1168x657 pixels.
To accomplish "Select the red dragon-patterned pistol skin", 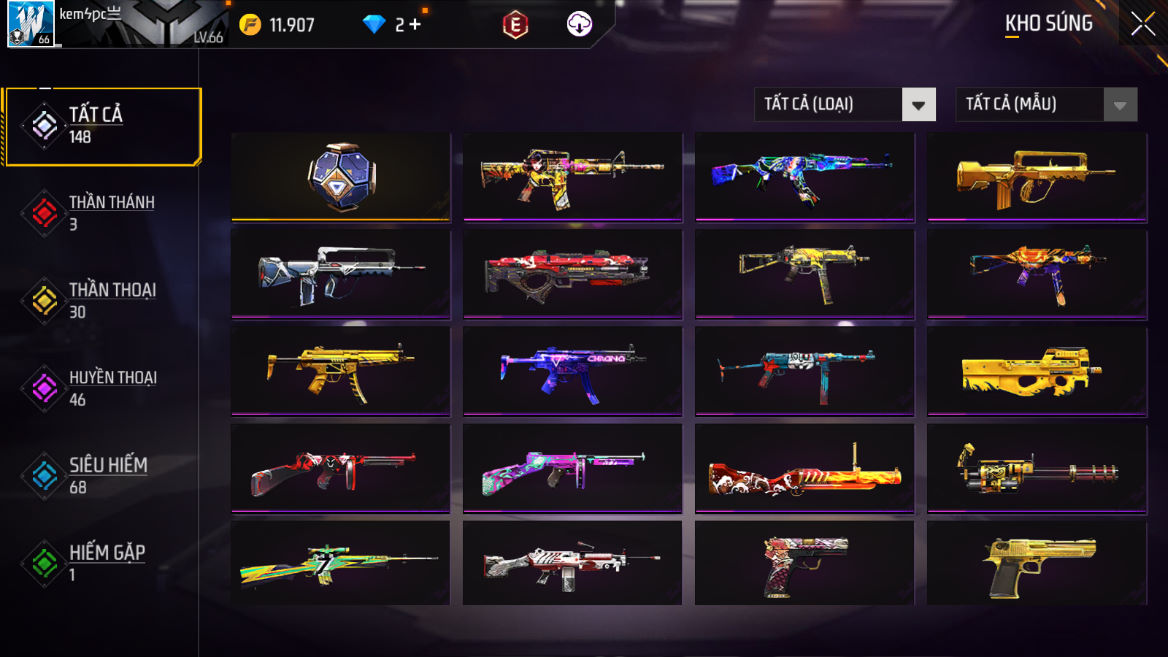I will 804,563.
